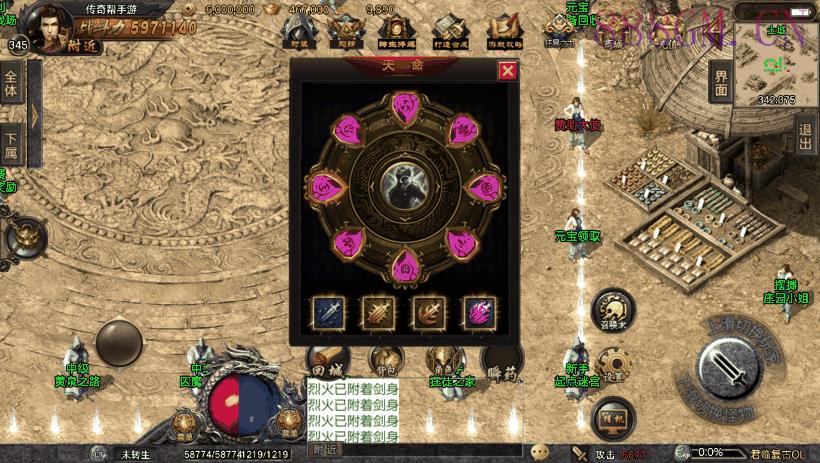820x463 pixels.
Task: Choose the pink flame skill icon
Action: point(478,312)
